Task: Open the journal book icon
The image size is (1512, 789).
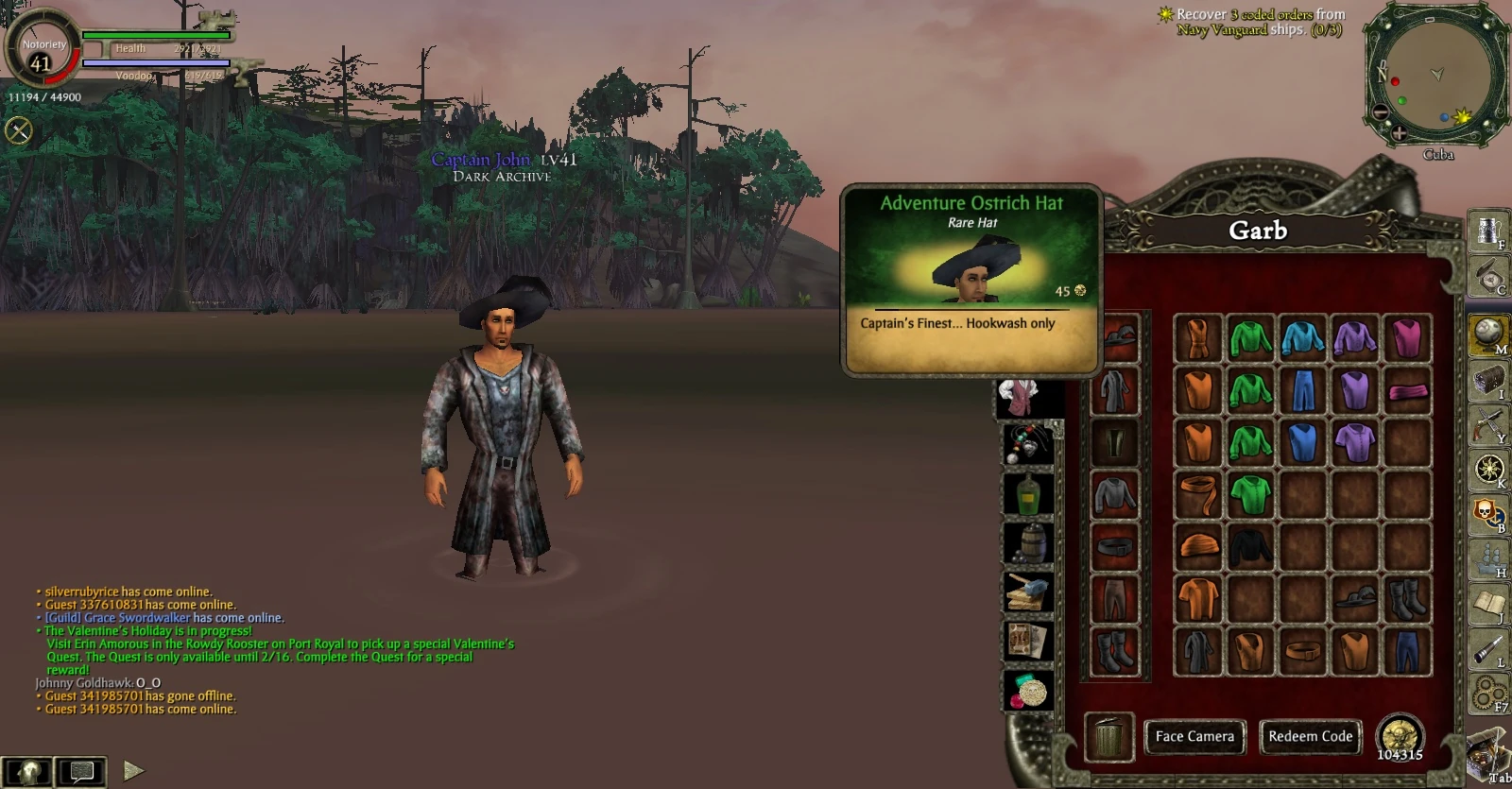Action: point(1488,604)
